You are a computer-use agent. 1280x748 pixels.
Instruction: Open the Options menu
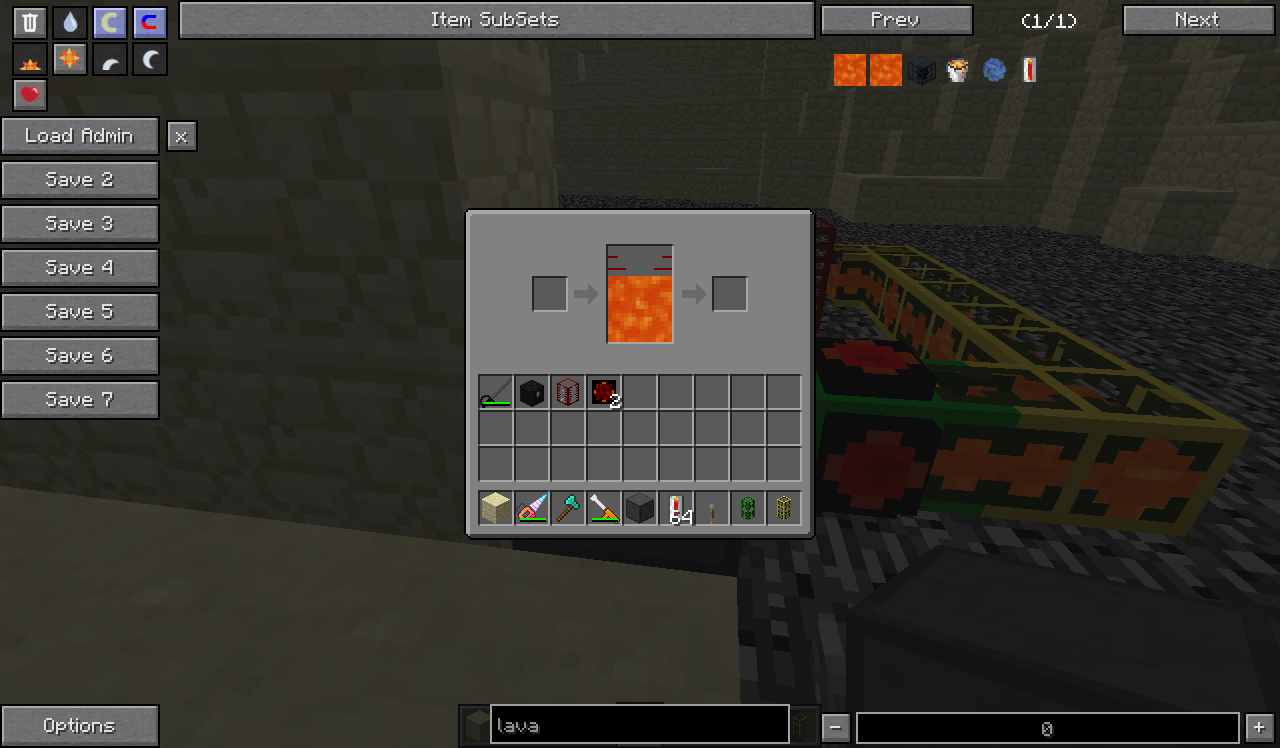[80, 726]
